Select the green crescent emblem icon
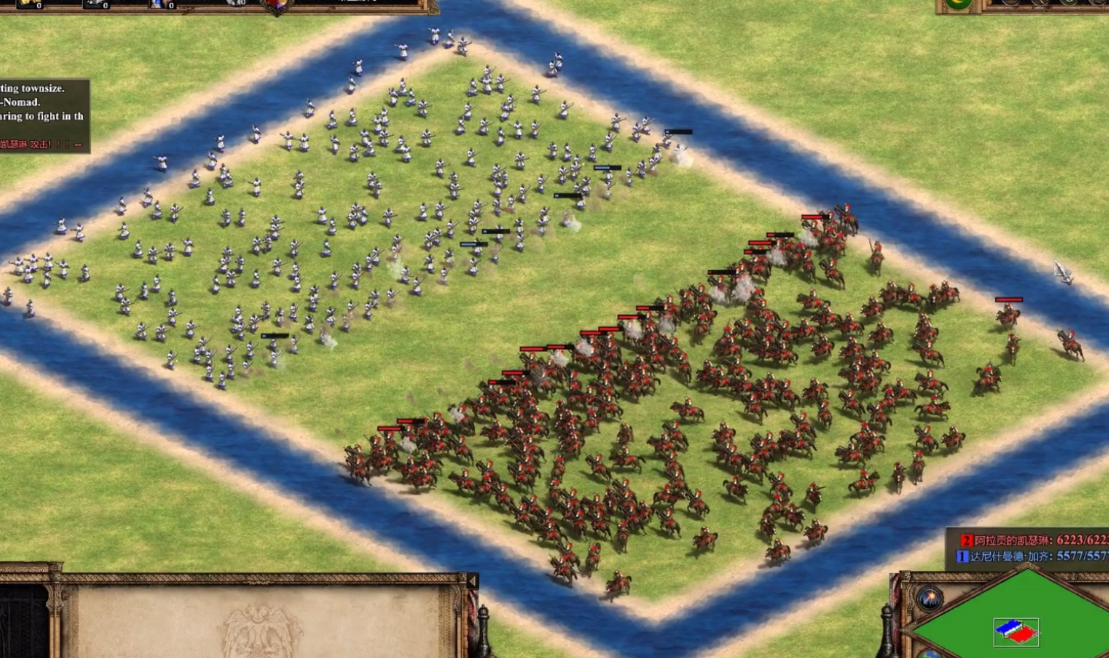This screenshot has height=658, width=1109. point(958,4)
